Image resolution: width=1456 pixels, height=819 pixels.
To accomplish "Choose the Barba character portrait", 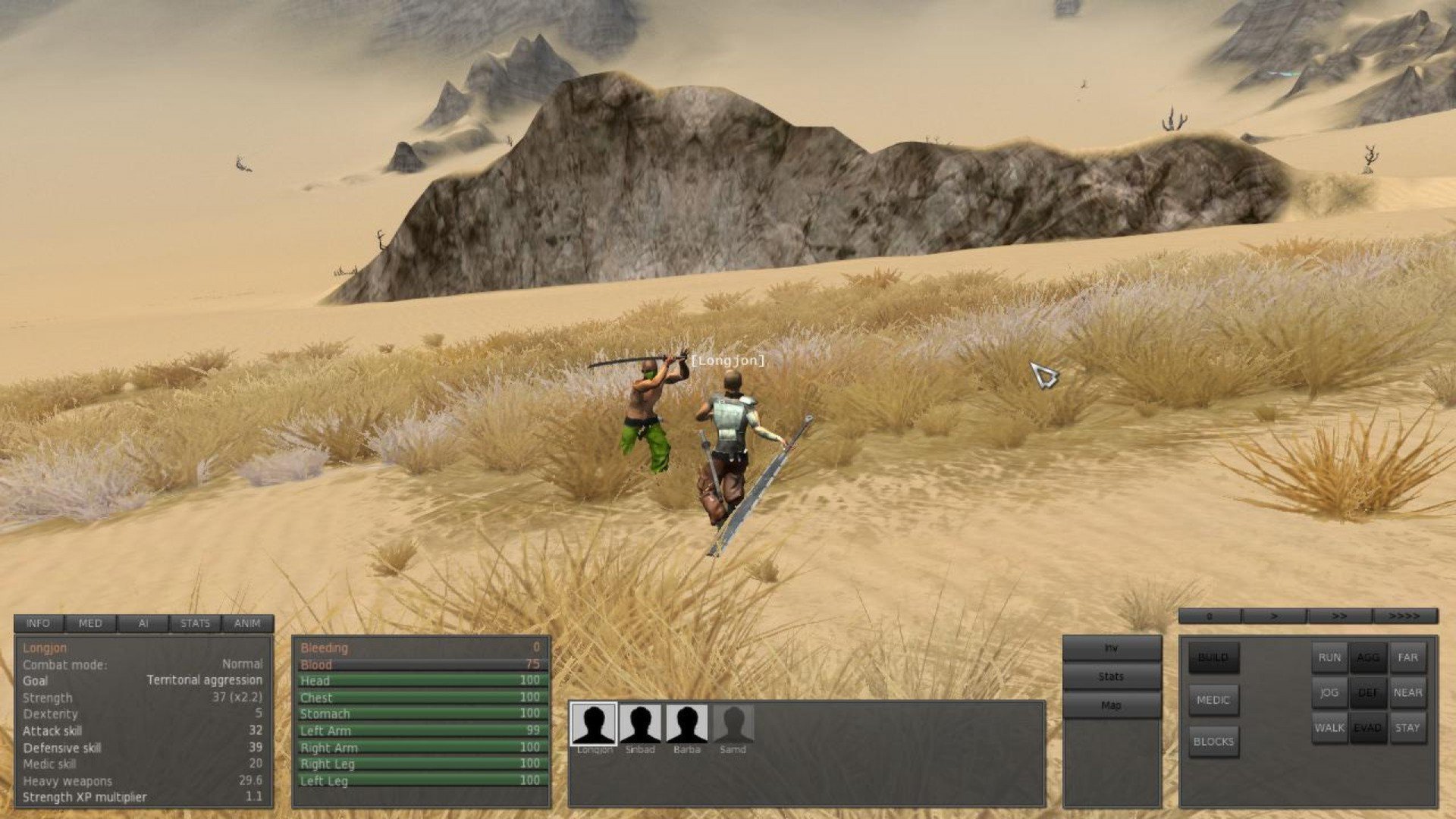I will 687,724.
